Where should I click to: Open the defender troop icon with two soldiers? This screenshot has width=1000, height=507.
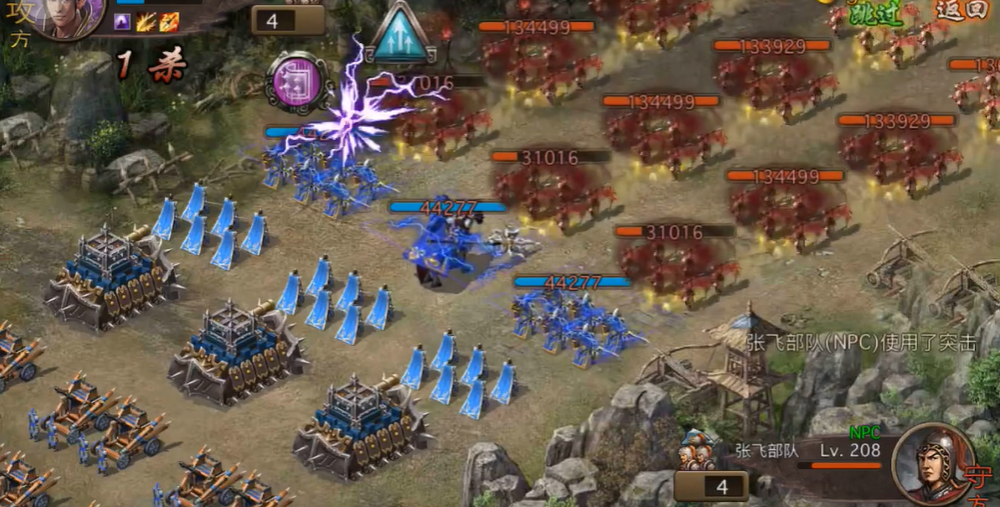(699, 452)
